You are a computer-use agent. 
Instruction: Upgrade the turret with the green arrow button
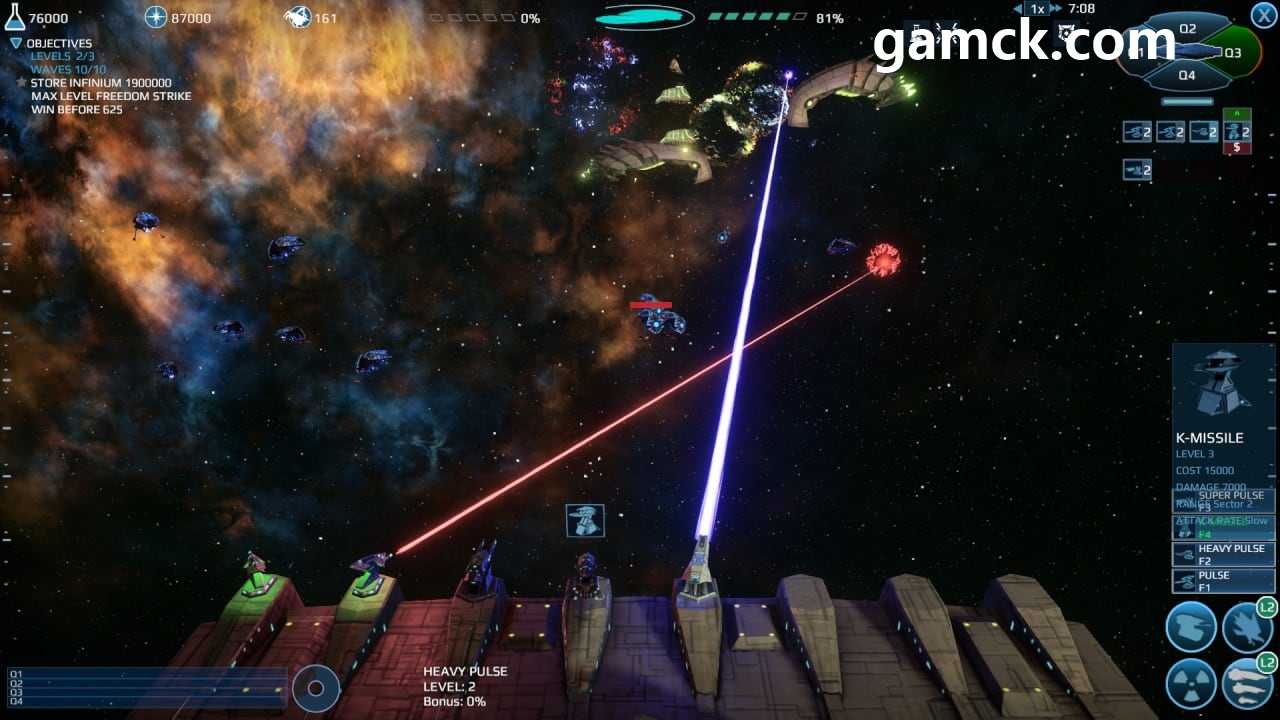click(1237, 114)
